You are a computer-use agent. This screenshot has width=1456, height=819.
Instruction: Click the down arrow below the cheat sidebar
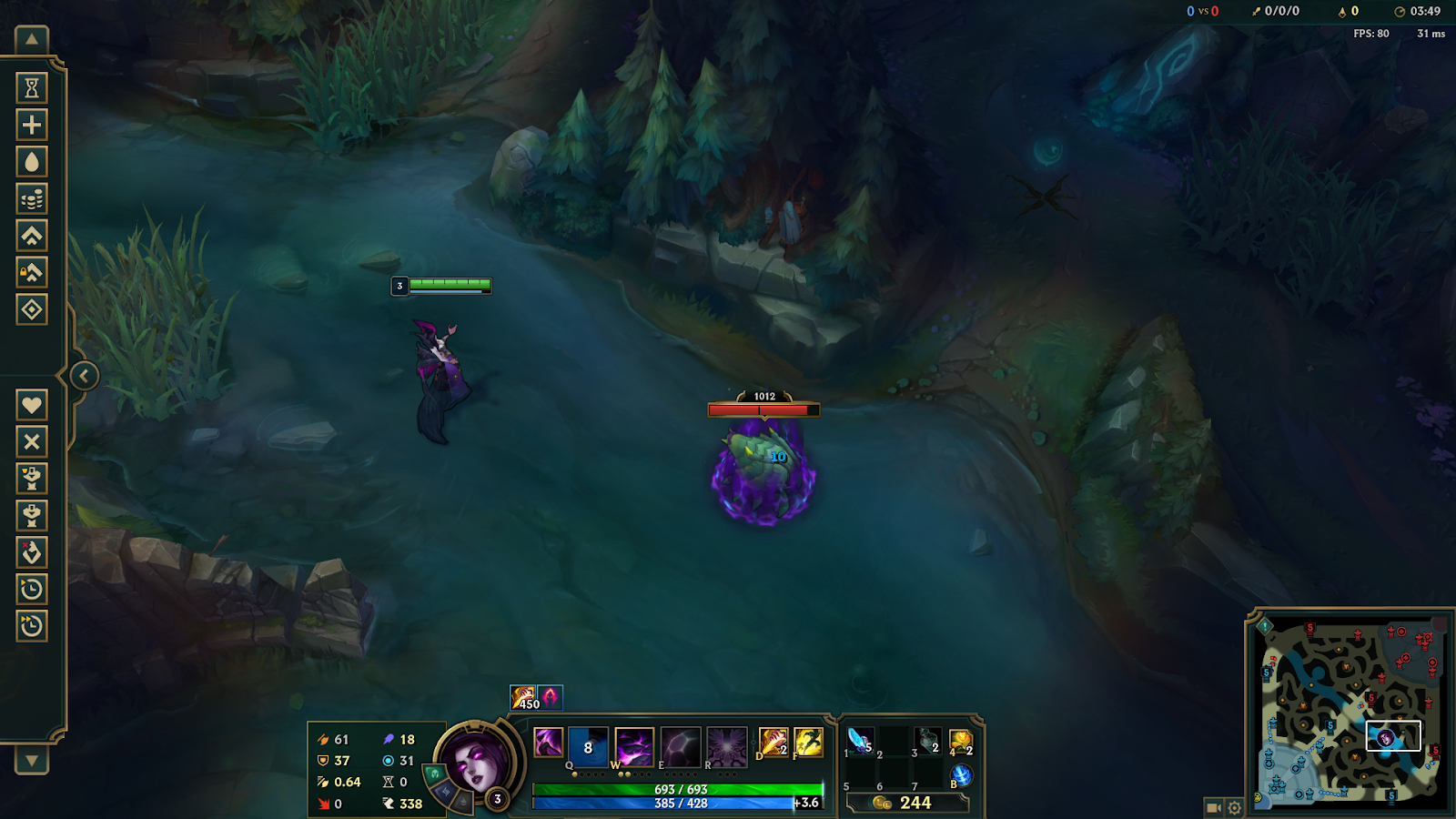[32, 760]
